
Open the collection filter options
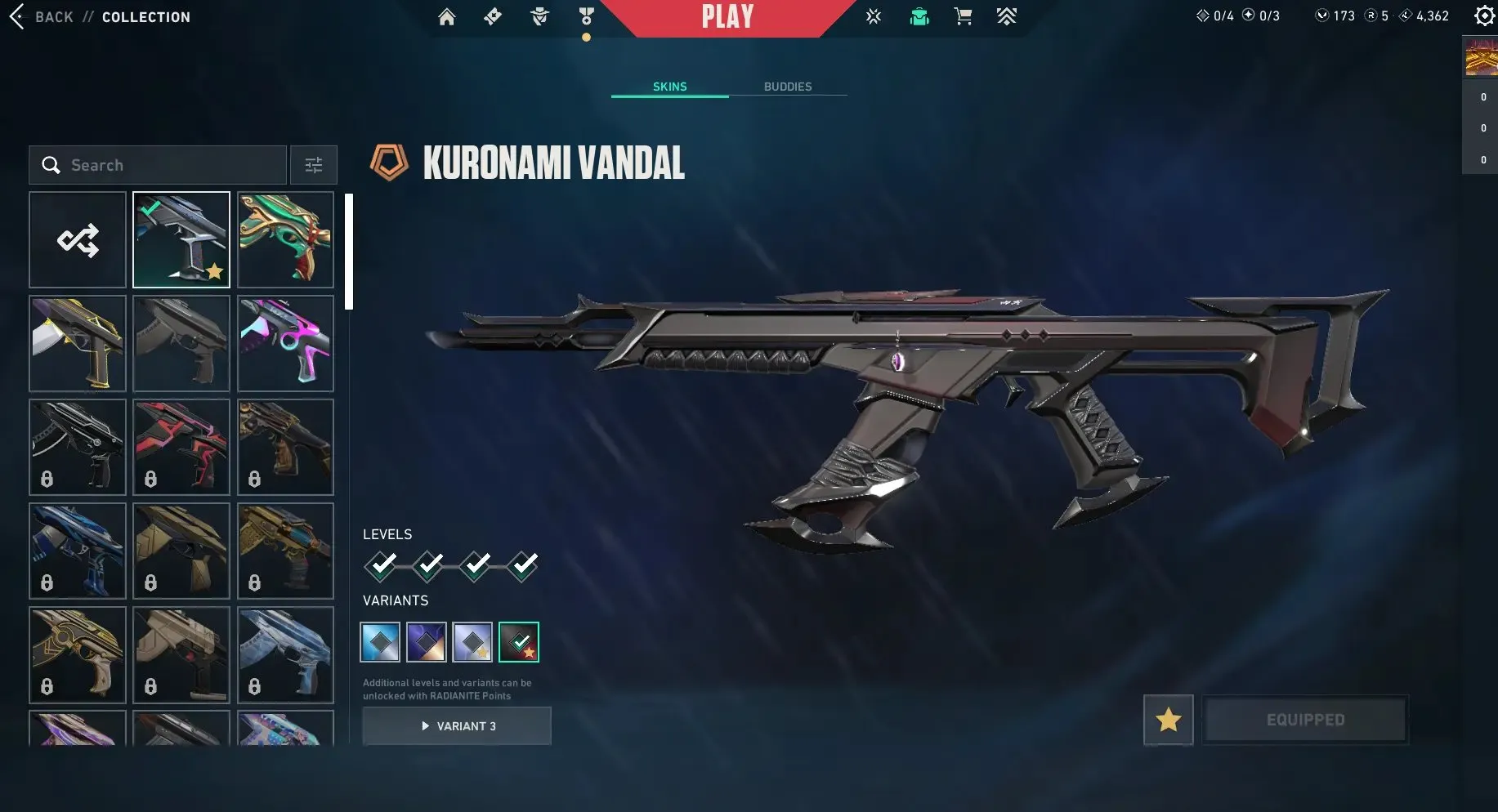tap(313, 164)
